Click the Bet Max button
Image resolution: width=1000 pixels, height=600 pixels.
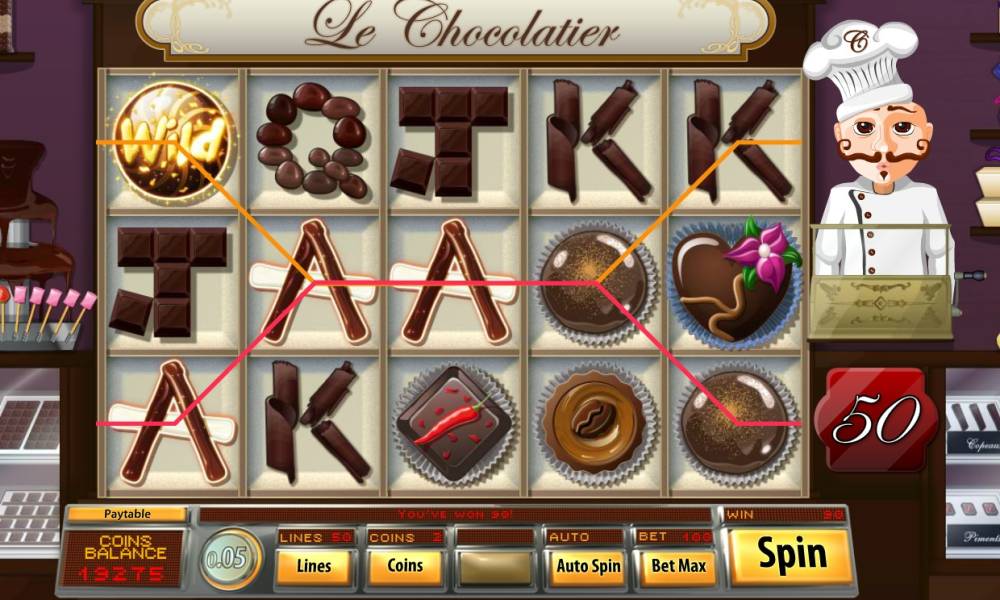pyautogui.click(x=678, y=566)
